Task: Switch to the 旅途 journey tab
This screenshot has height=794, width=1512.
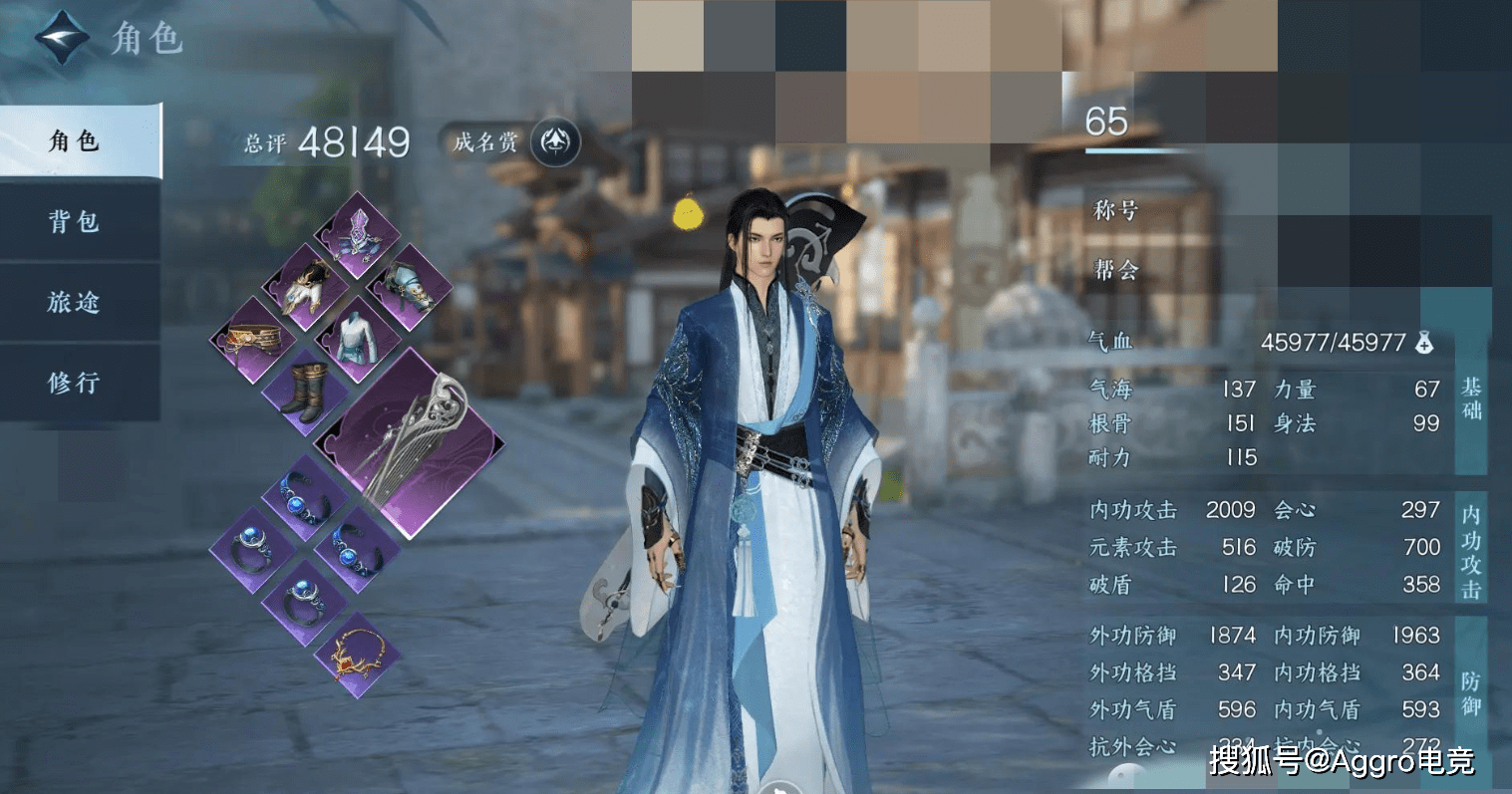Action: tap(79, 302)
